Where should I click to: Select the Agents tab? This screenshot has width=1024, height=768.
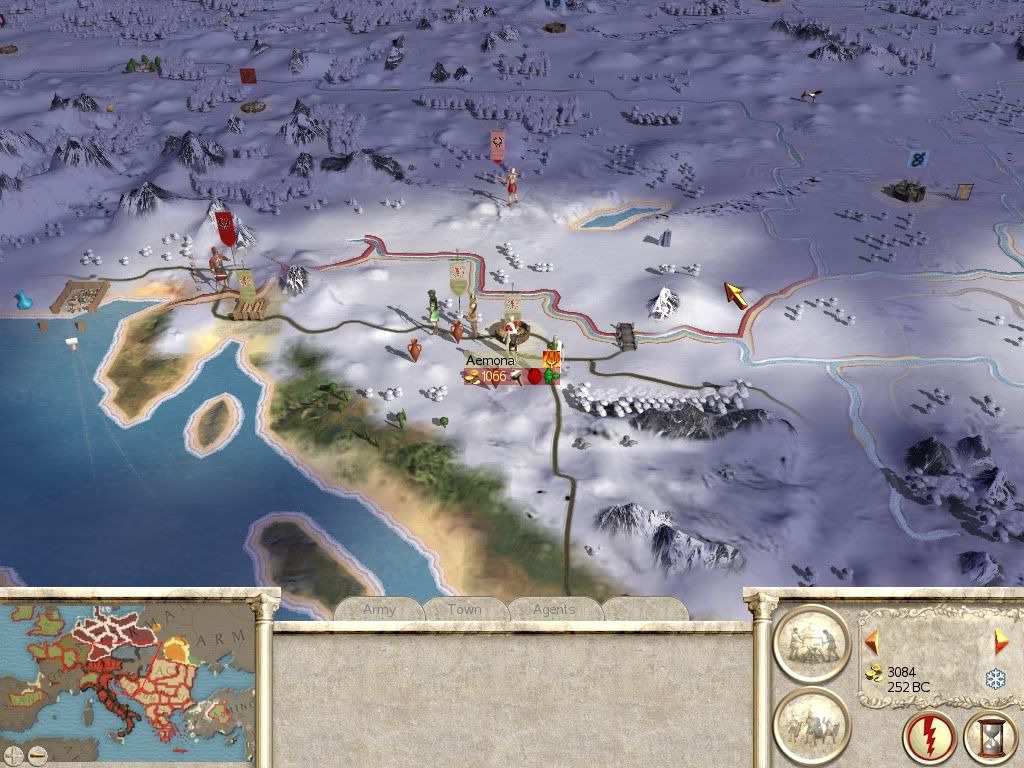click(x=554, y=609)
